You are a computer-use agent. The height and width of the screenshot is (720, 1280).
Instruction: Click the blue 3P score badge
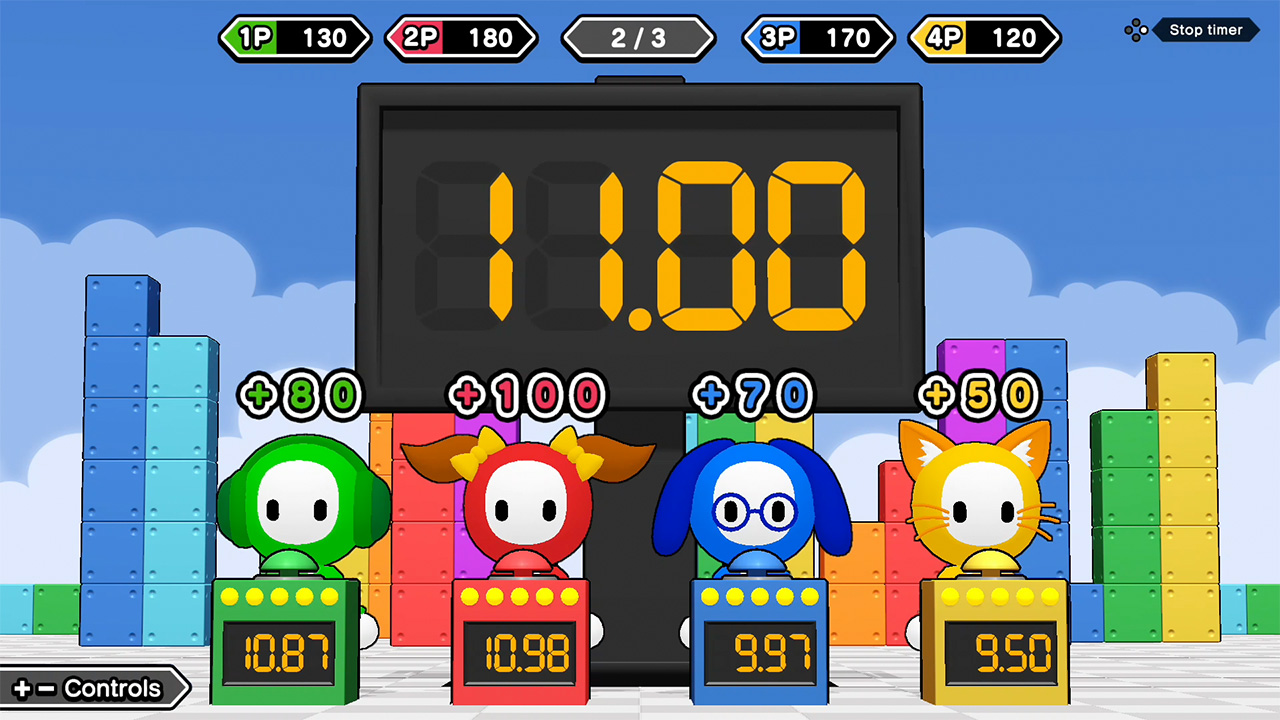click(x=816, y=38)
